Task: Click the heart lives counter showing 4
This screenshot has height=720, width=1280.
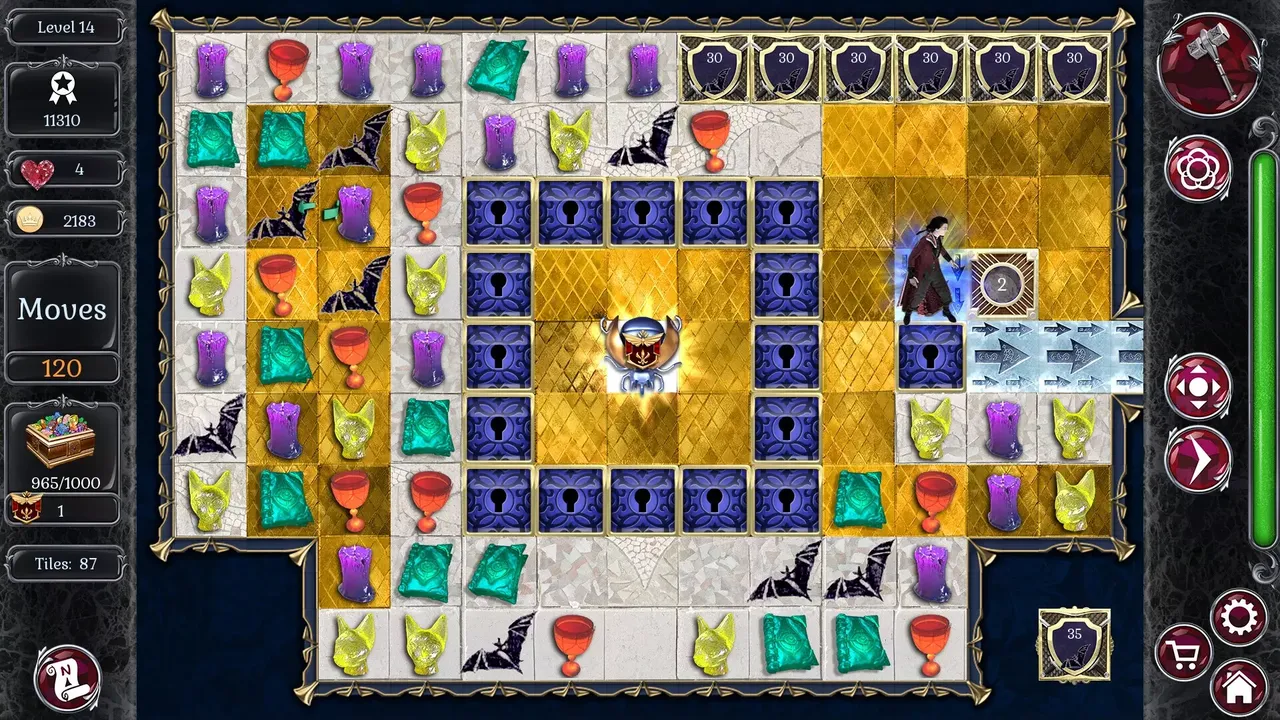Action: [x=62, y=169]
